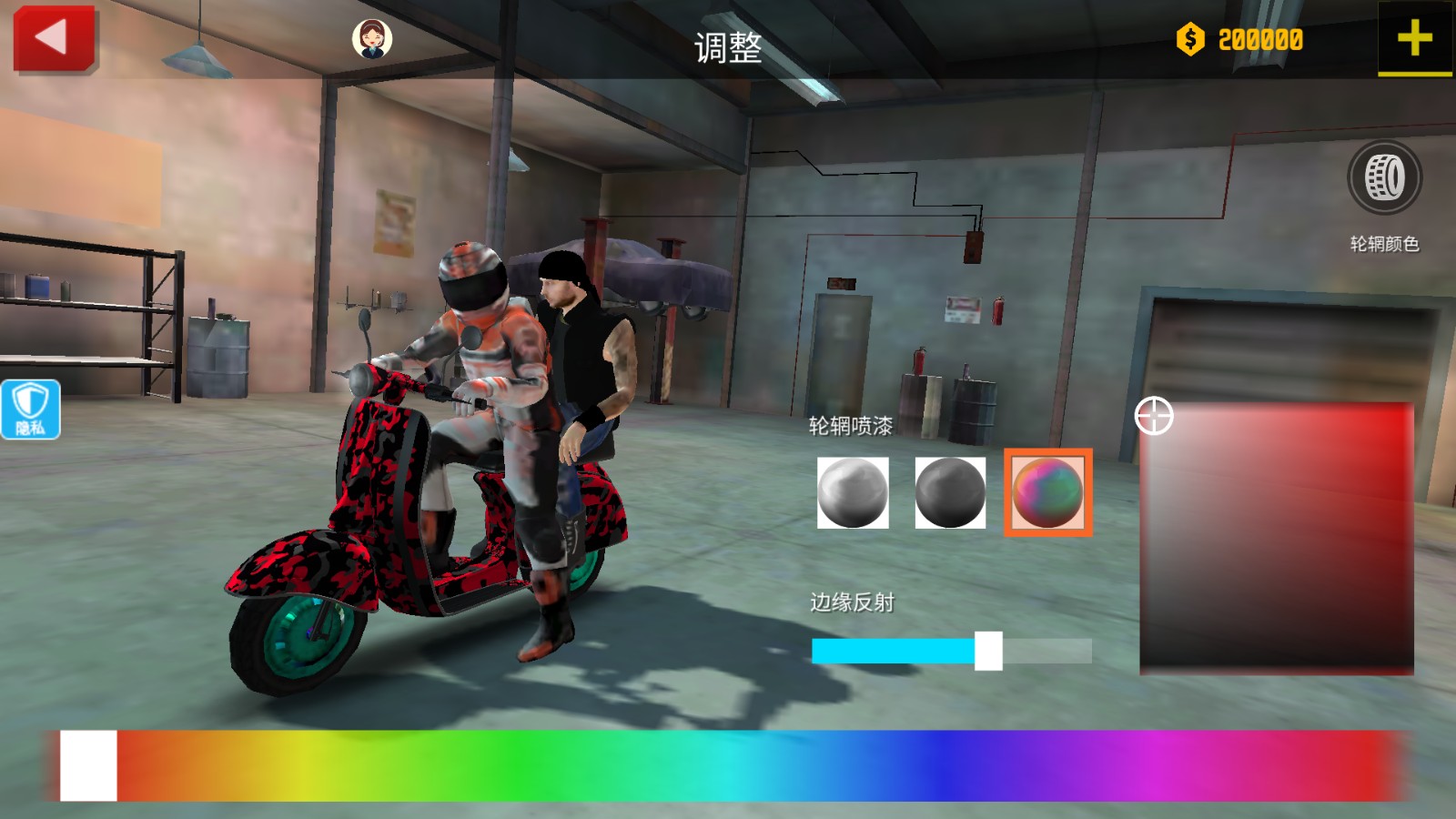Tap the red back arrow to exit tuning
This screenshot has width=1456, height=819.
pos(53,38)
